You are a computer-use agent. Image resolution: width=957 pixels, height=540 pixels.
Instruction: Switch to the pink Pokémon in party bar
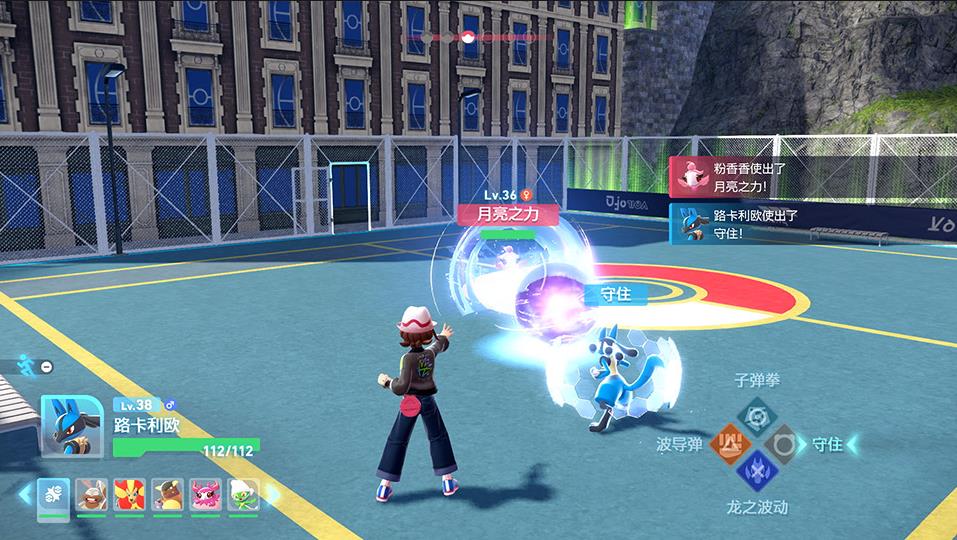point(205,495)
